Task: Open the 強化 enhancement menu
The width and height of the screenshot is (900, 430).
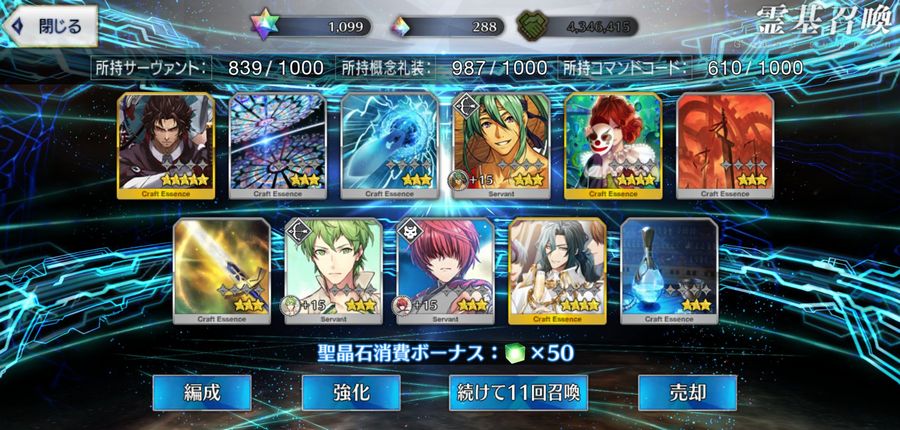Action: [351, 393]
